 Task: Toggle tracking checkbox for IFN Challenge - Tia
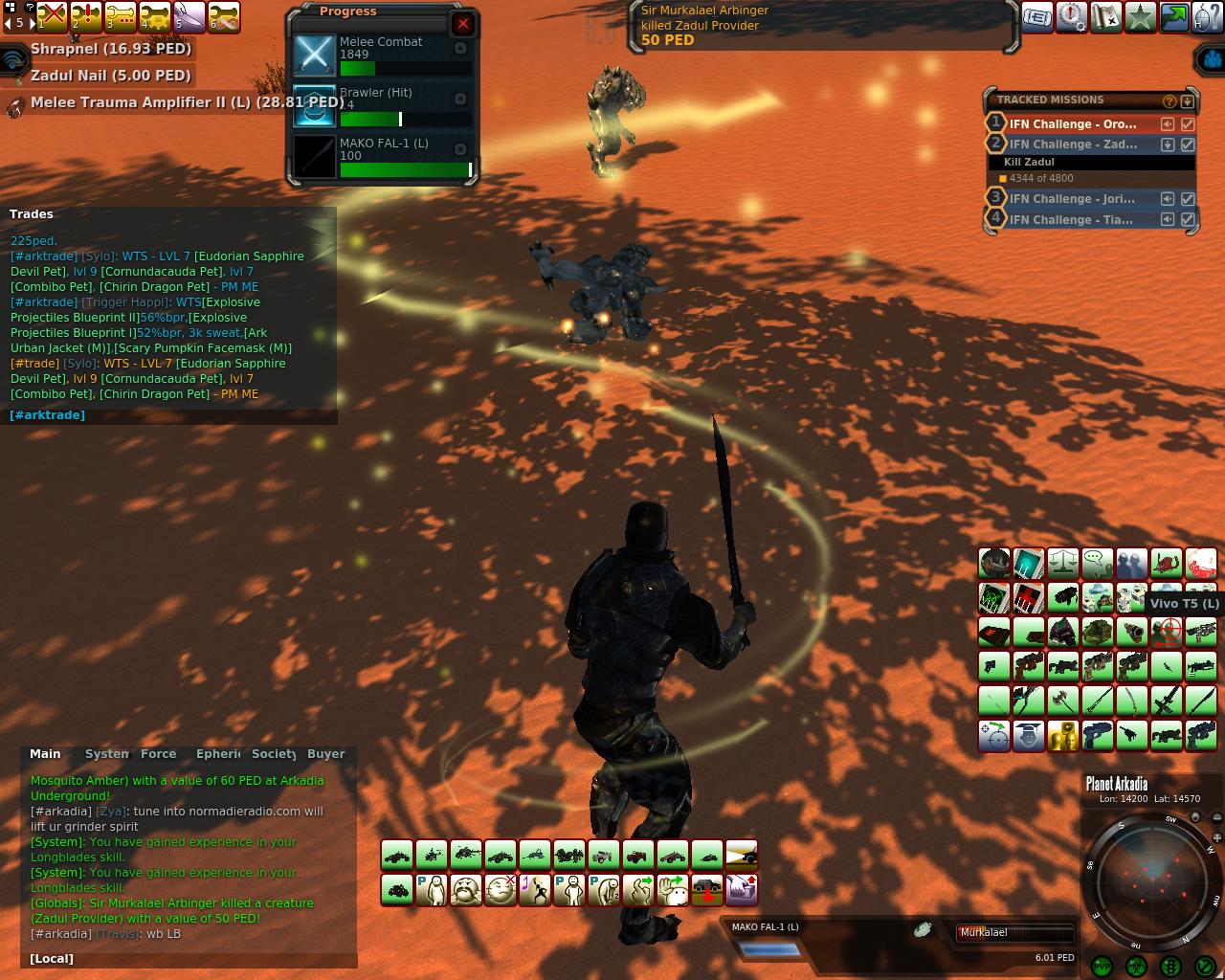click(1188, 220)
